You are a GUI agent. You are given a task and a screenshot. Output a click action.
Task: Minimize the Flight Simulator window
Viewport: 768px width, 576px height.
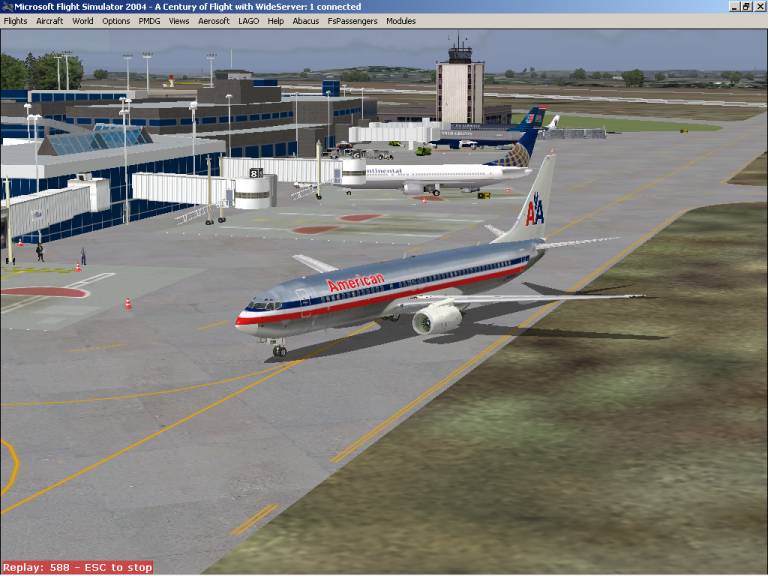tap(735, 6)
